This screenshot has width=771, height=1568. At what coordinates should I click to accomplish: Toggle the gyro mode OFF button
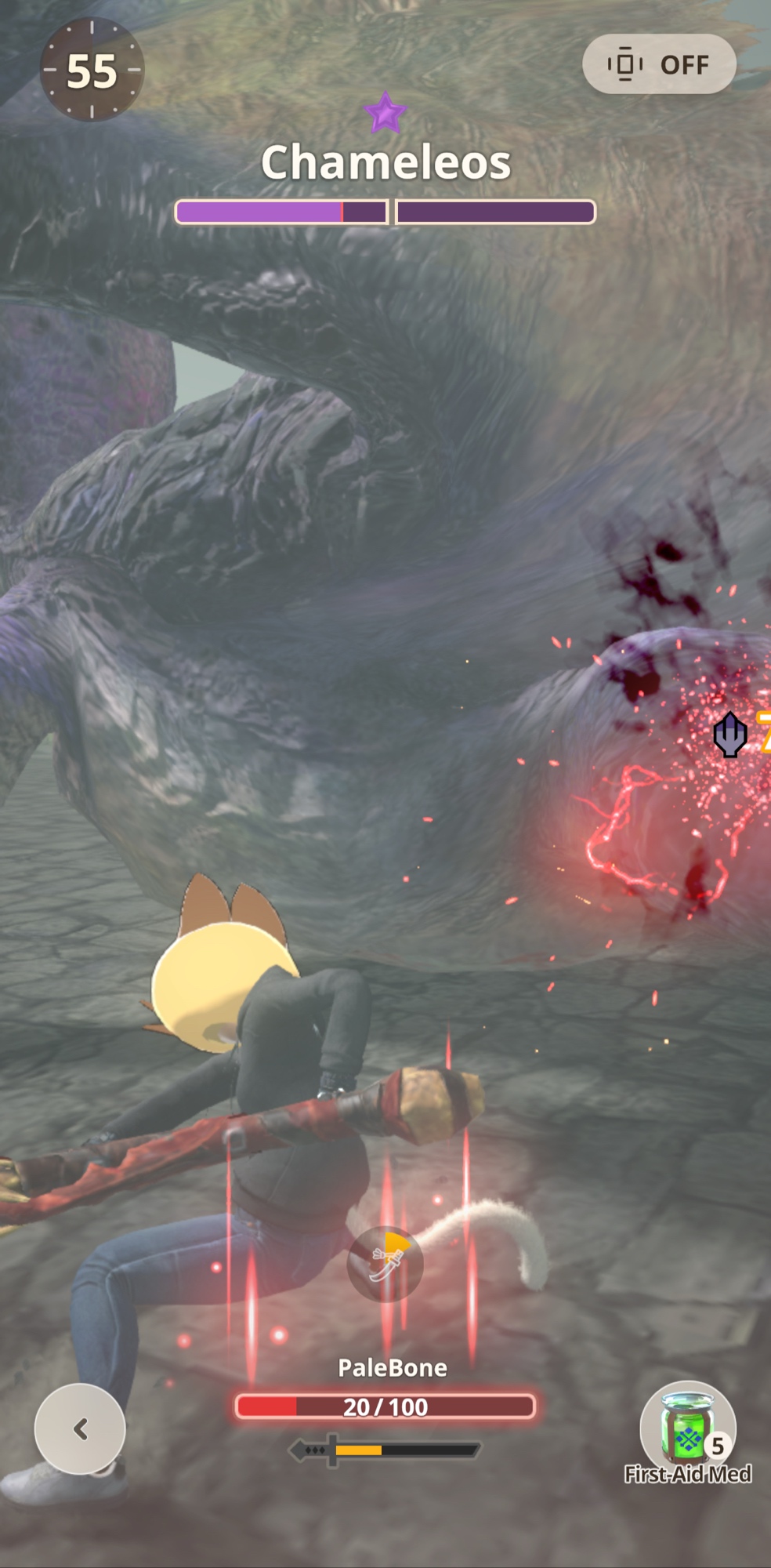(x=659, y=64)
